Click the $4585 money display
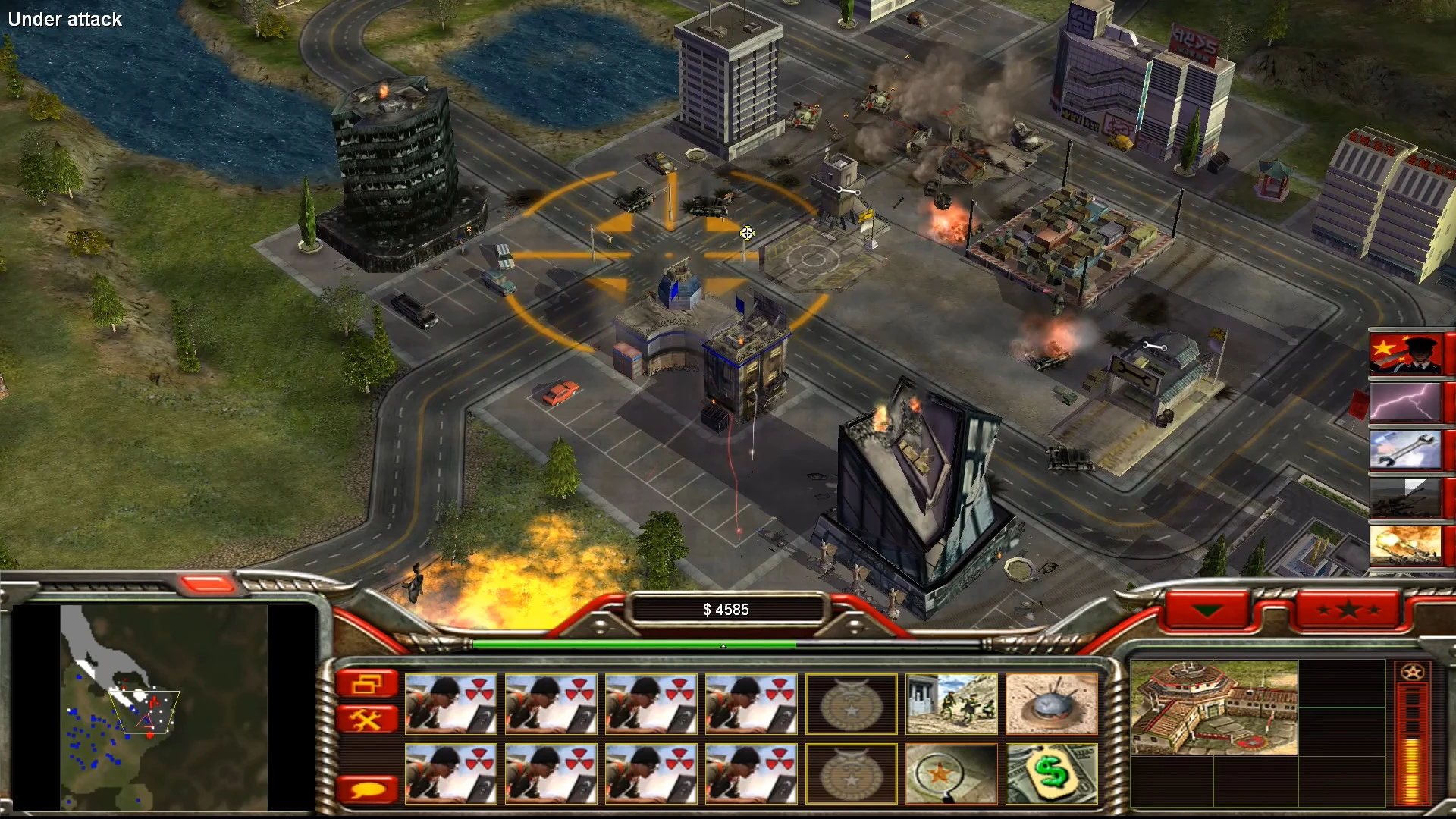This screenshot has height=819, width=1456. (726, 608)
